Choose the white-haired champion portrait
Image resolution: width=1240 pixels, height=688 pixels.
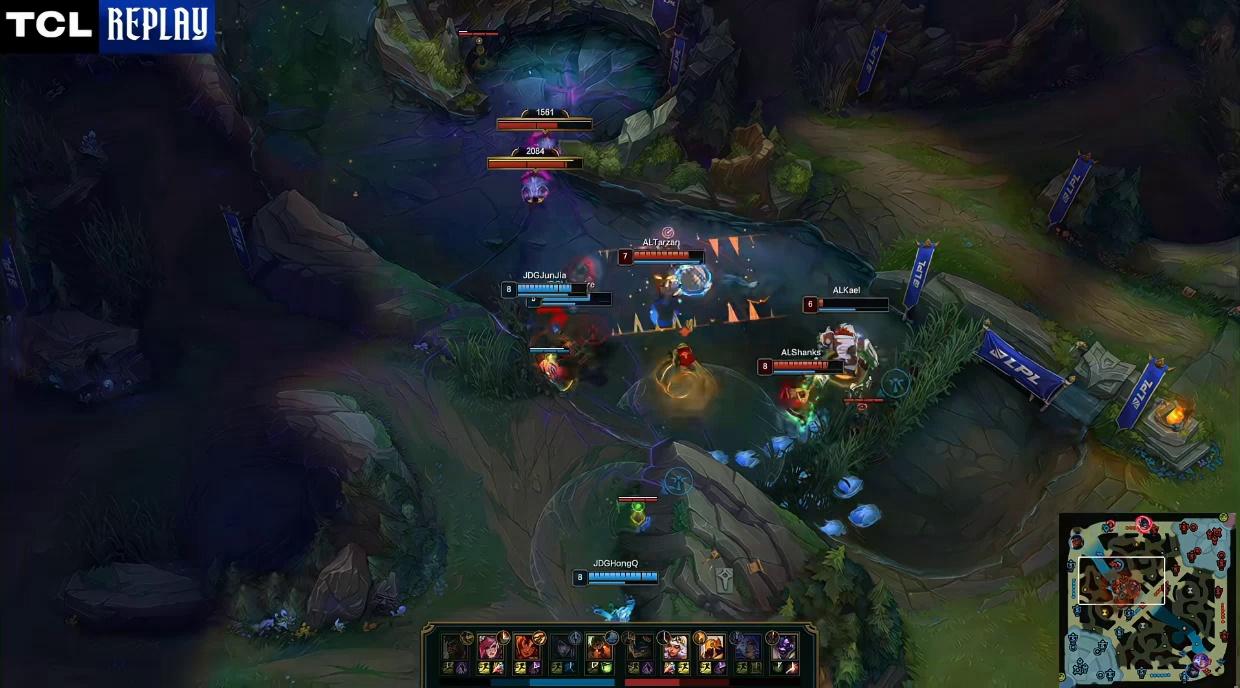coord(675,646)
